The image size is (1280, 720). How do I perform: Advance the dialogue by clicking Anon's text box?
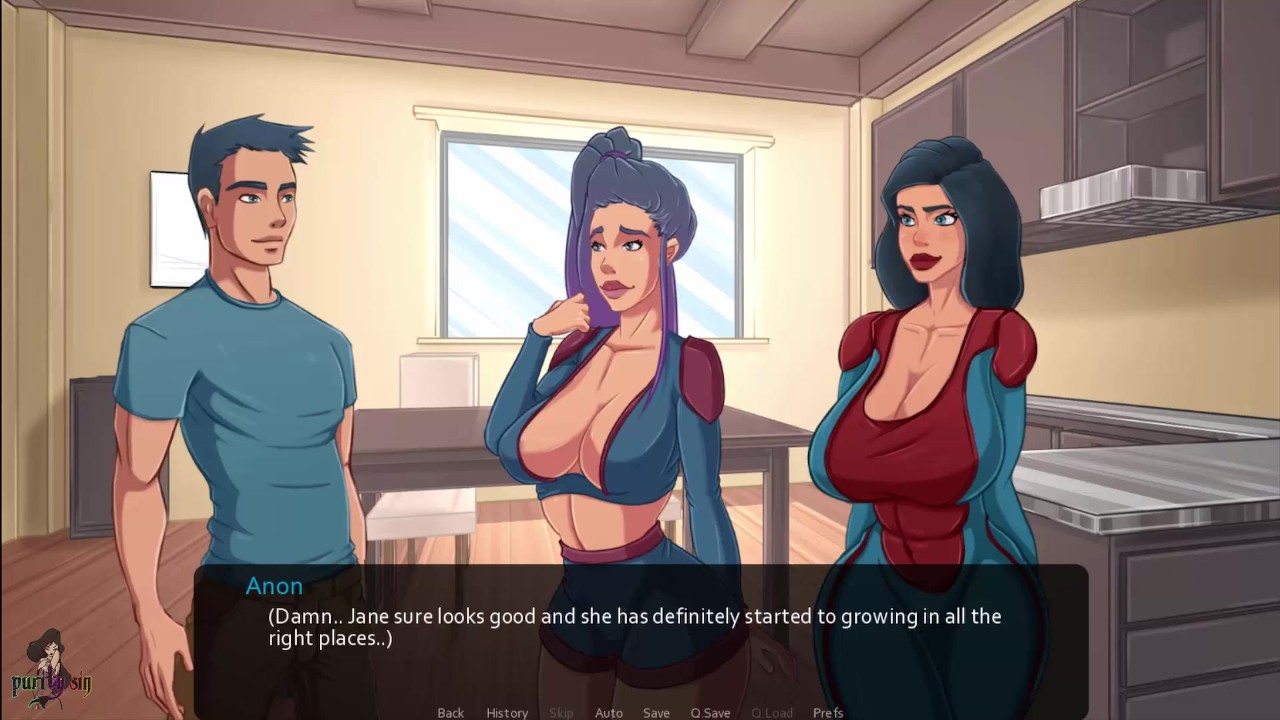point(640,630)
